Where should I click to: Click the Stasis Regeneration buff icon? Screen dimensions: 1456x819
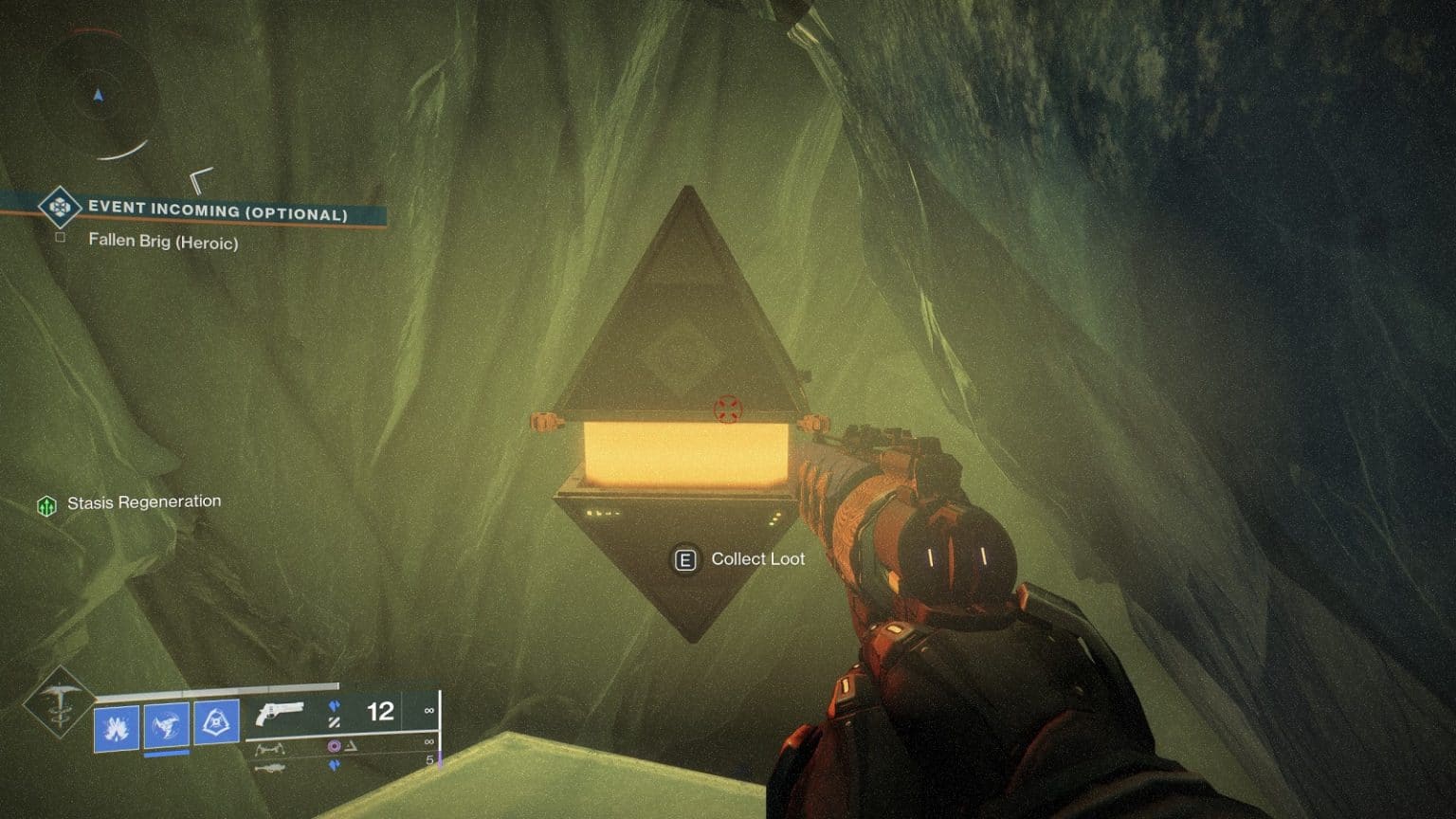click(x=46, y=506)
